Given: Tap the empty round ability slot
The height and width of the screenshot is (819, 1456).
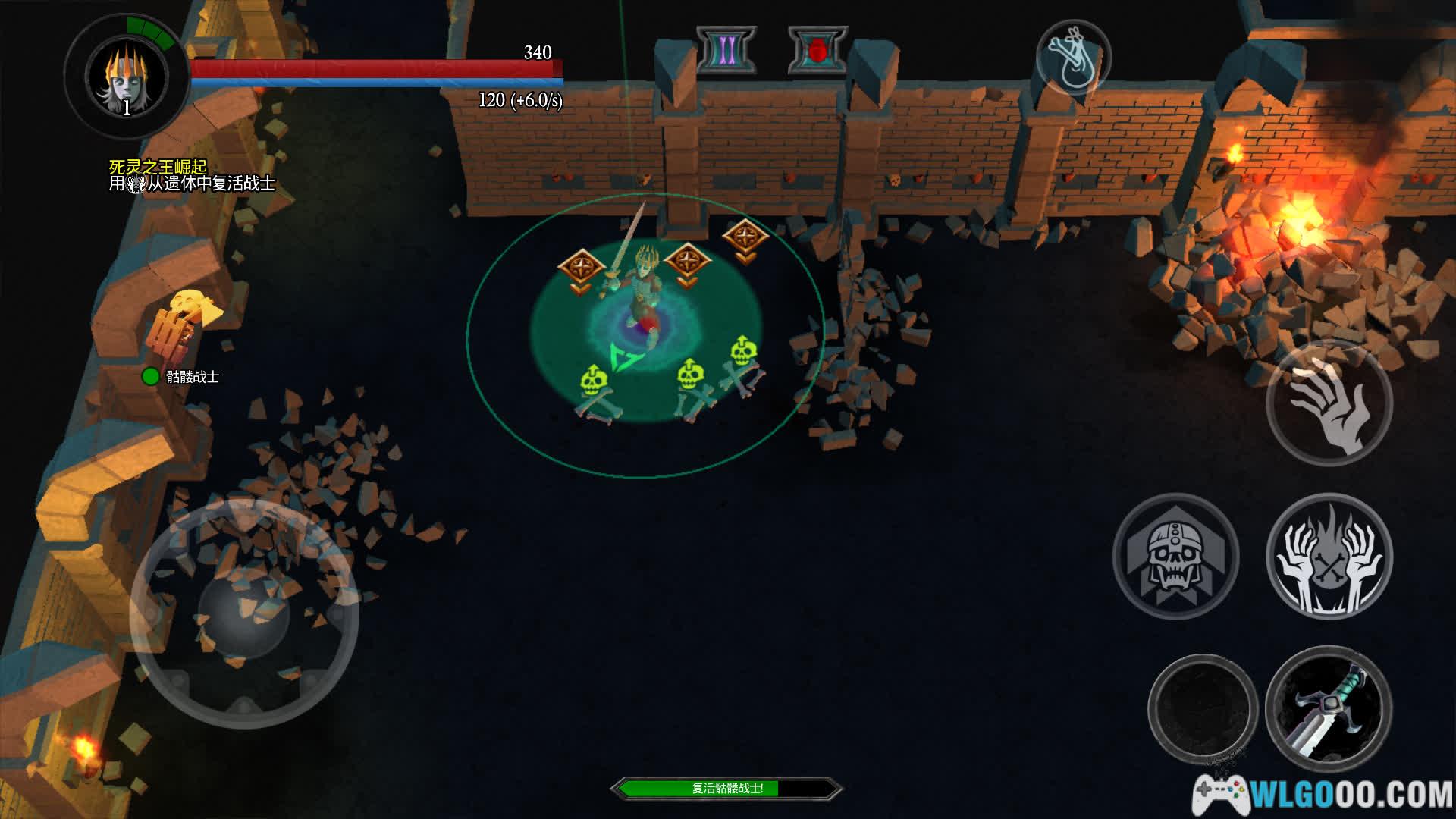Looking at the screenshot, I should pyautogui.click(x=1203, y=709).
